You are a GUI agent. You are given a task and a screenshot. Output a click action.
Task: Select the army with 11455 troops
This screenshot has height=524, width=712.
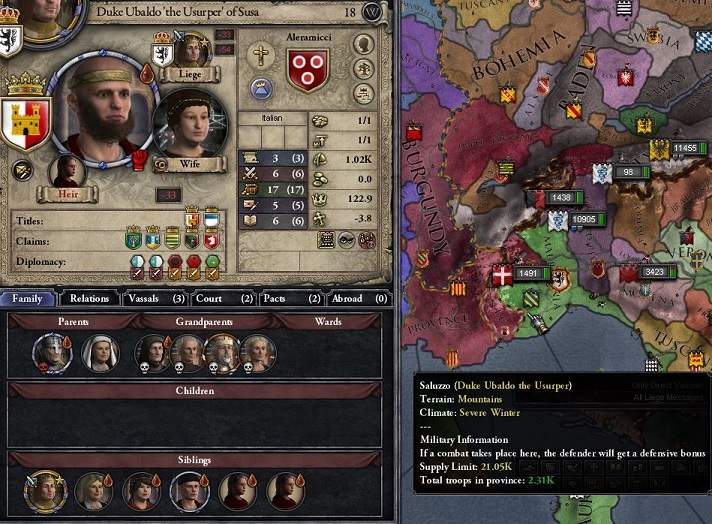pyautogui.click(x=684, y=149)
